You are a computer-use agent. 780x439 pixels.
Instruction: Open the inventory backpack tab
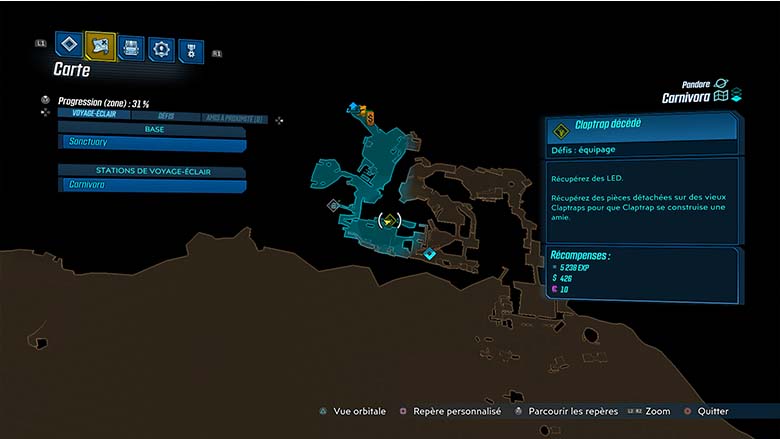pyautogui.click(x=131, y=47)
